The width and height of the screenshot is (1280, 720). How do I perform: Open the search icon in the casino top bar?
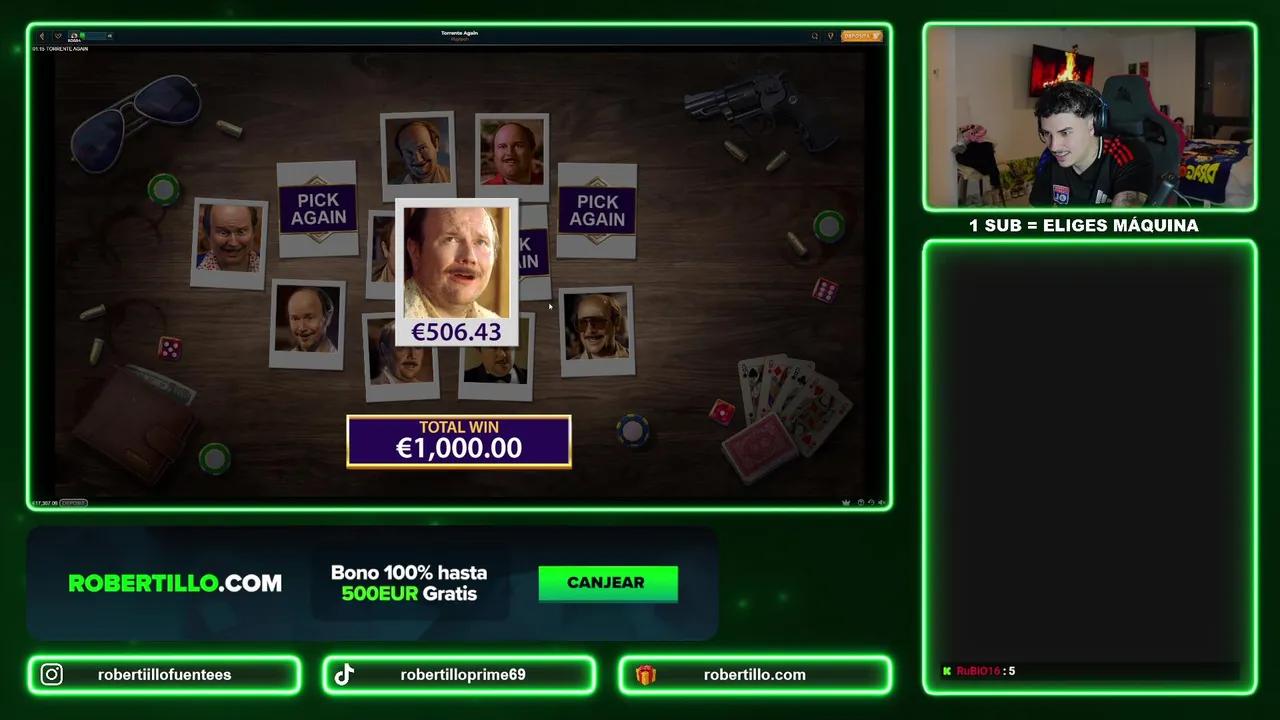pyautogui.click(x=814, y=36)
